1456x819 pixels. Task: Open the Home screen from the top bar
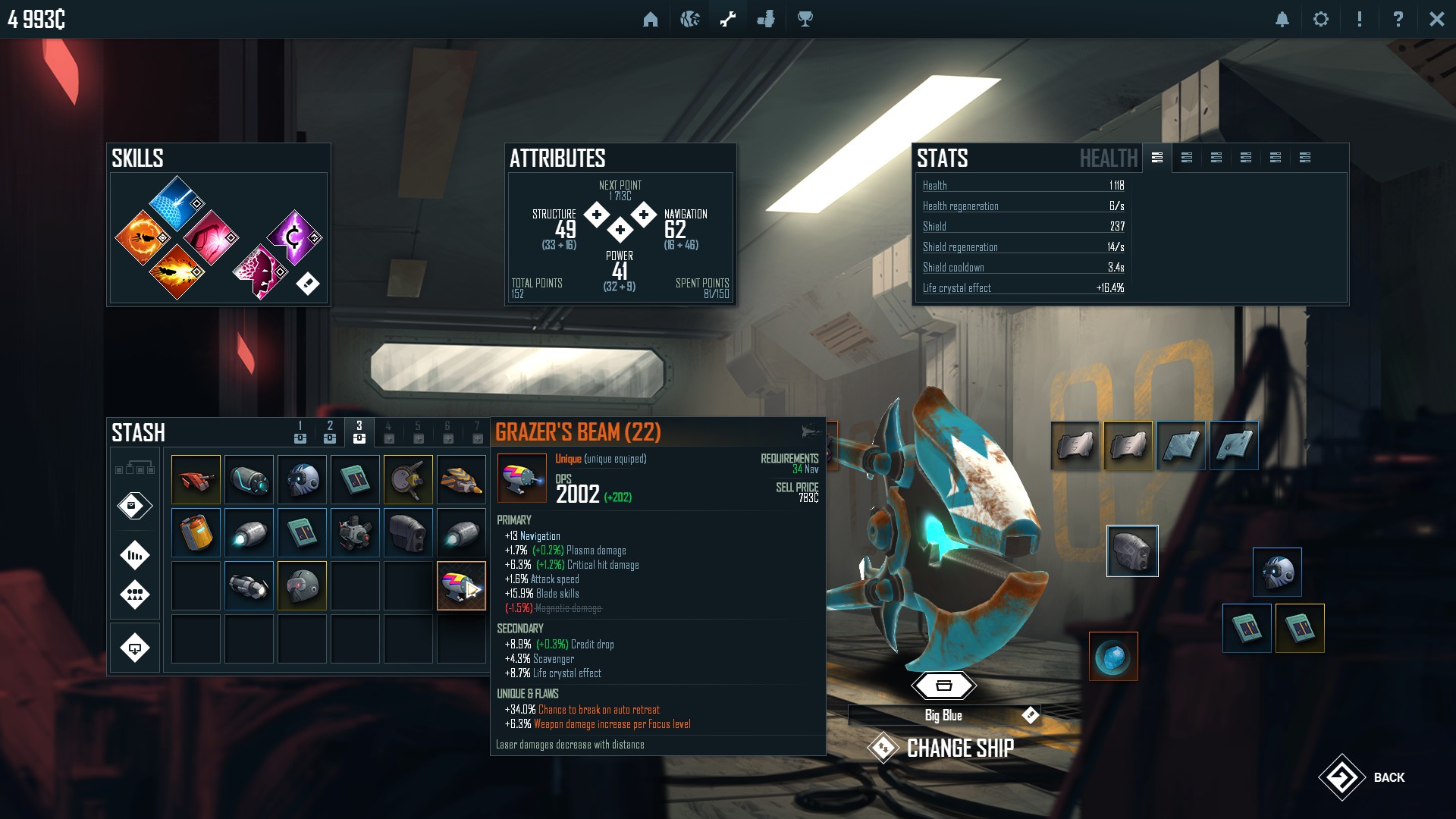pos(652,19)
